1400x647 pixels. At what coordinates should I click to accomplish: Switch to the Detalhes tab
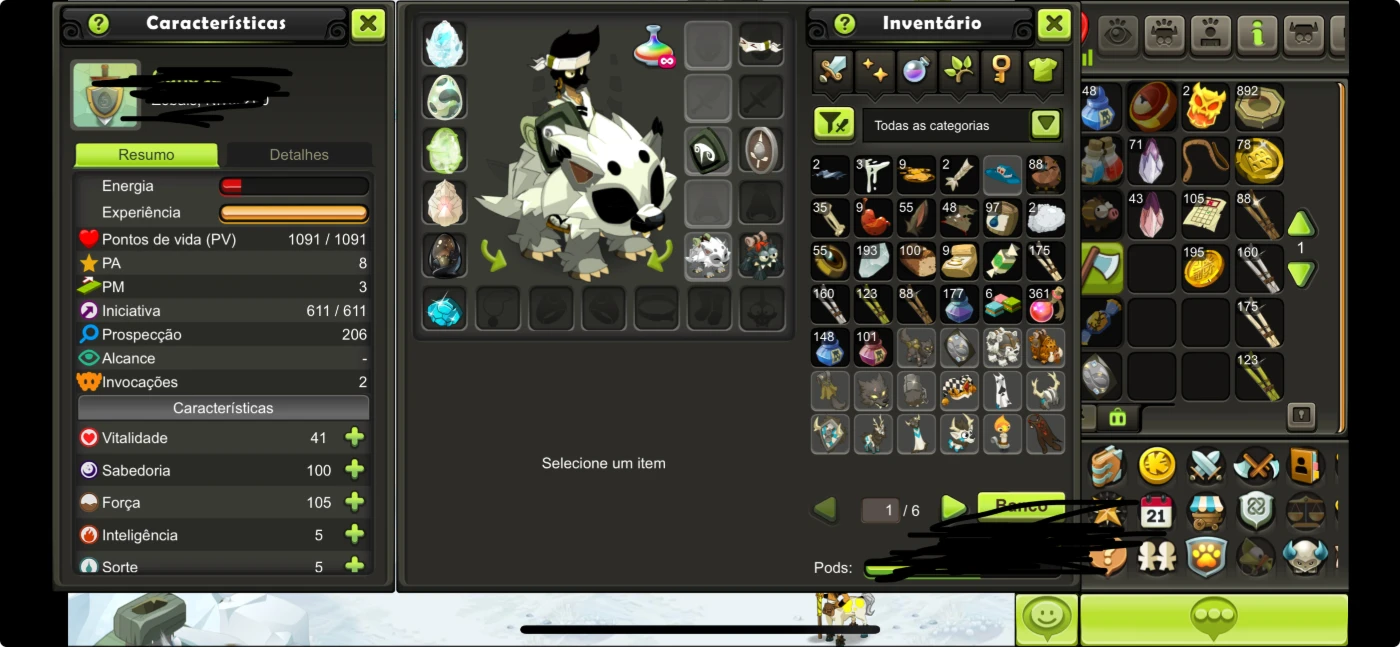299,155
